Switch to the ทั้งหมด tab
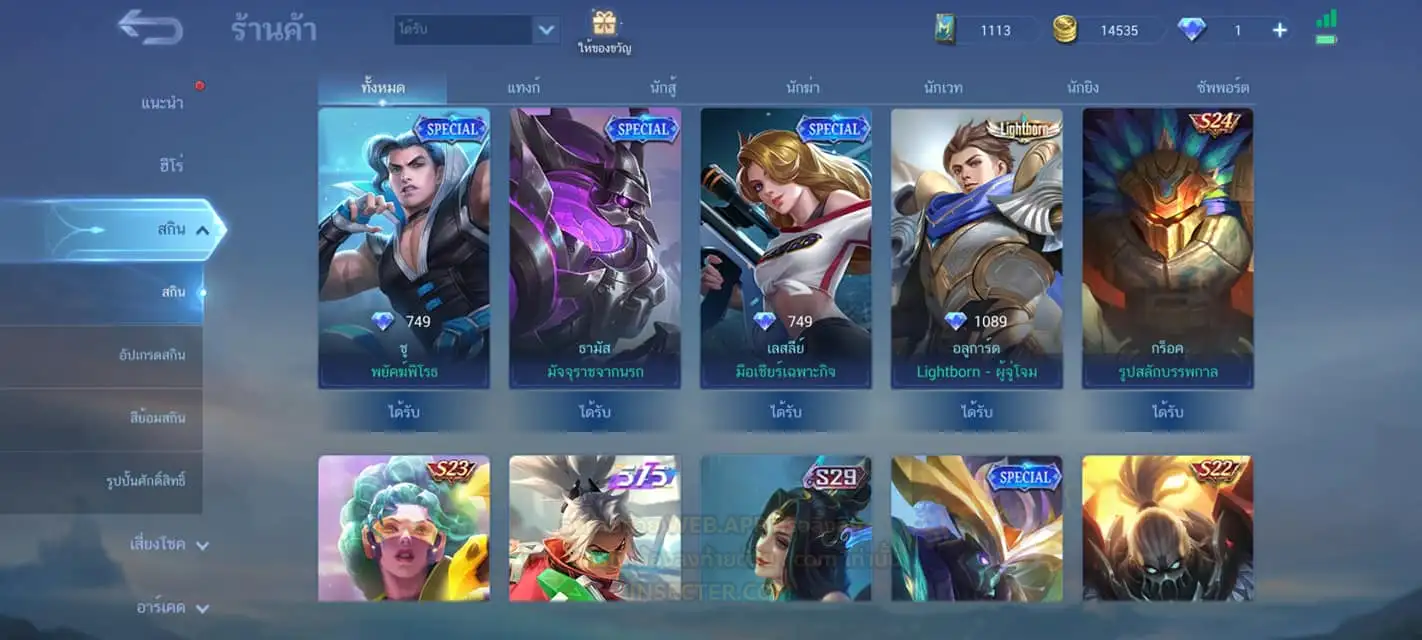 tap(383, 88)
